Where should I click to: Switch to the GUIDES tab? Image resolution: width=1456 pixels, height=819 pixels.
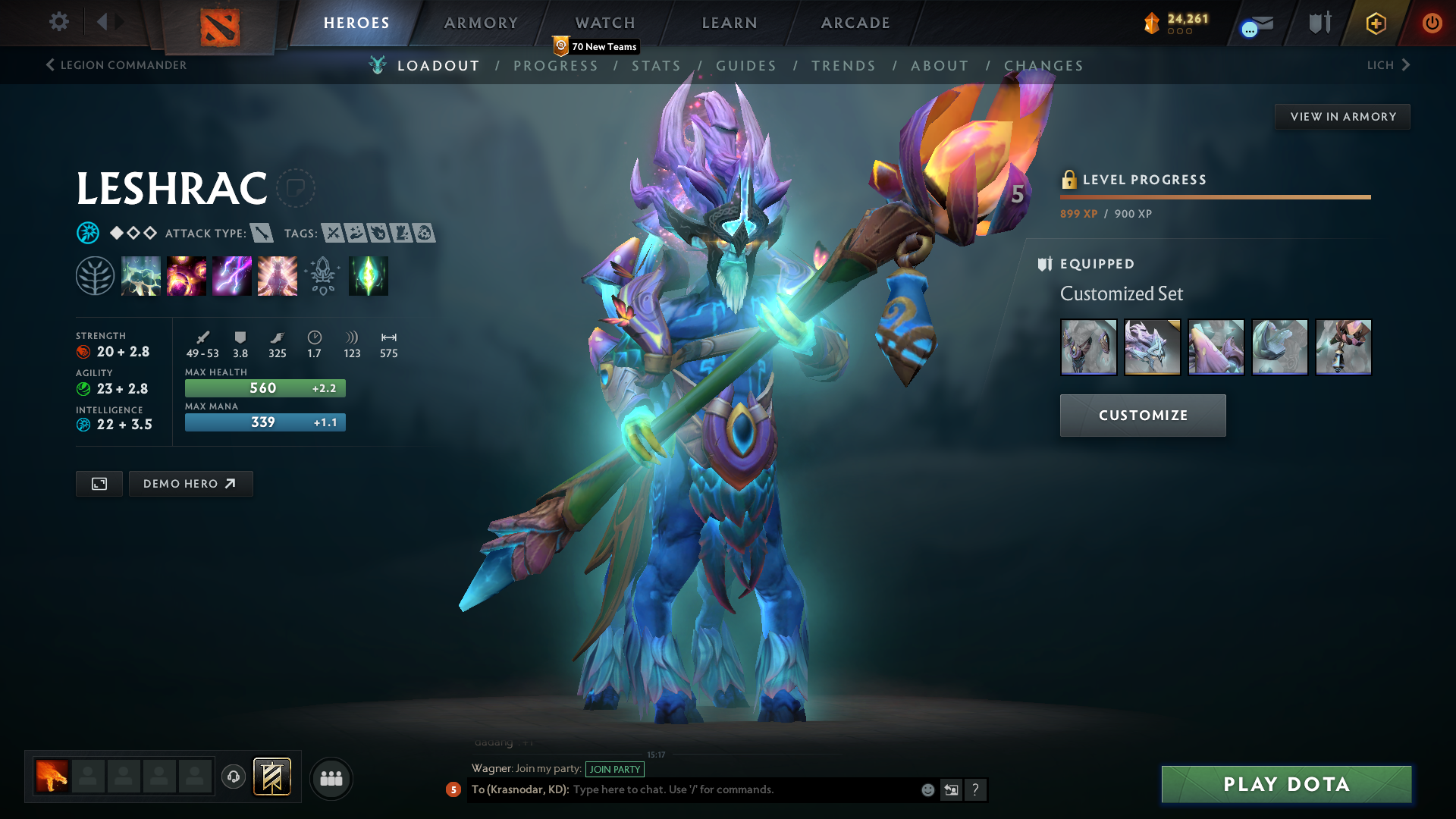(746, 65)
